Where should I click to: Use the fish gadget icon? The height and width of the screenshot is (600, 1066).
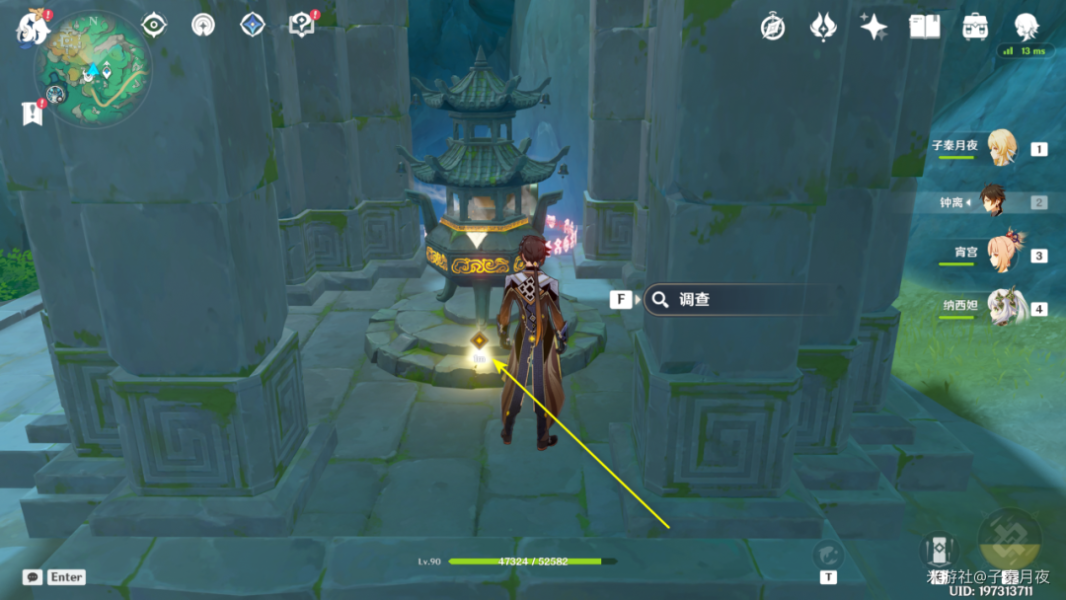(828, 555)
